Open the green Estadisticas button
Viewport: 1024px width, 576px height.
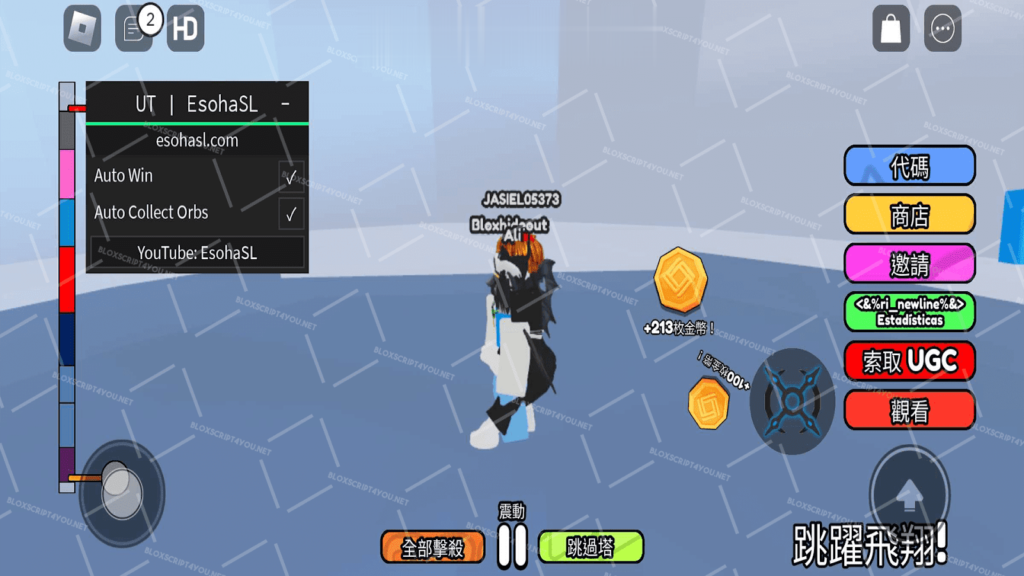coord(909,312)
